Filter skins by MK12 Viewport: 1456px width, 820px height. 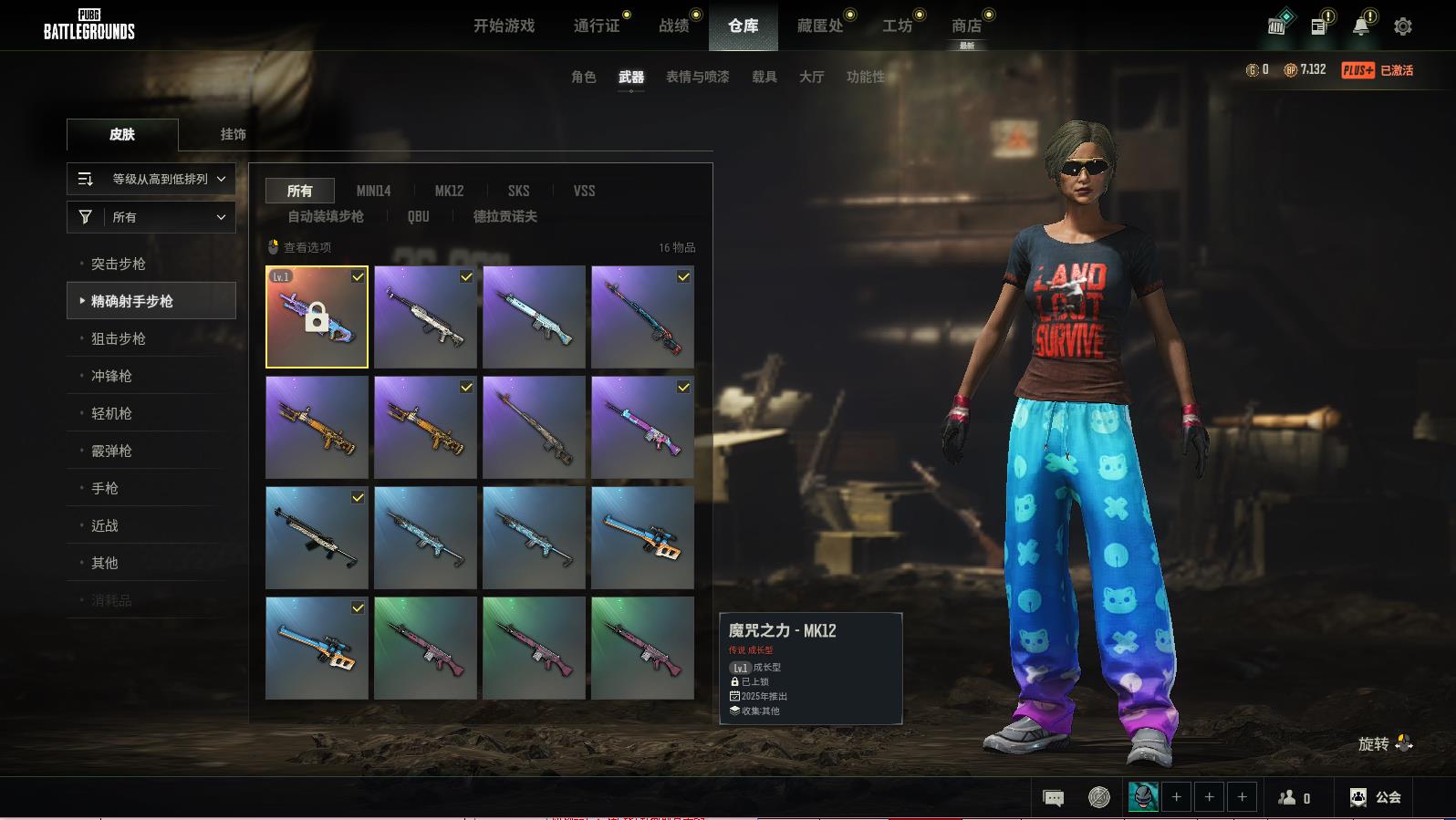(449, 191)
